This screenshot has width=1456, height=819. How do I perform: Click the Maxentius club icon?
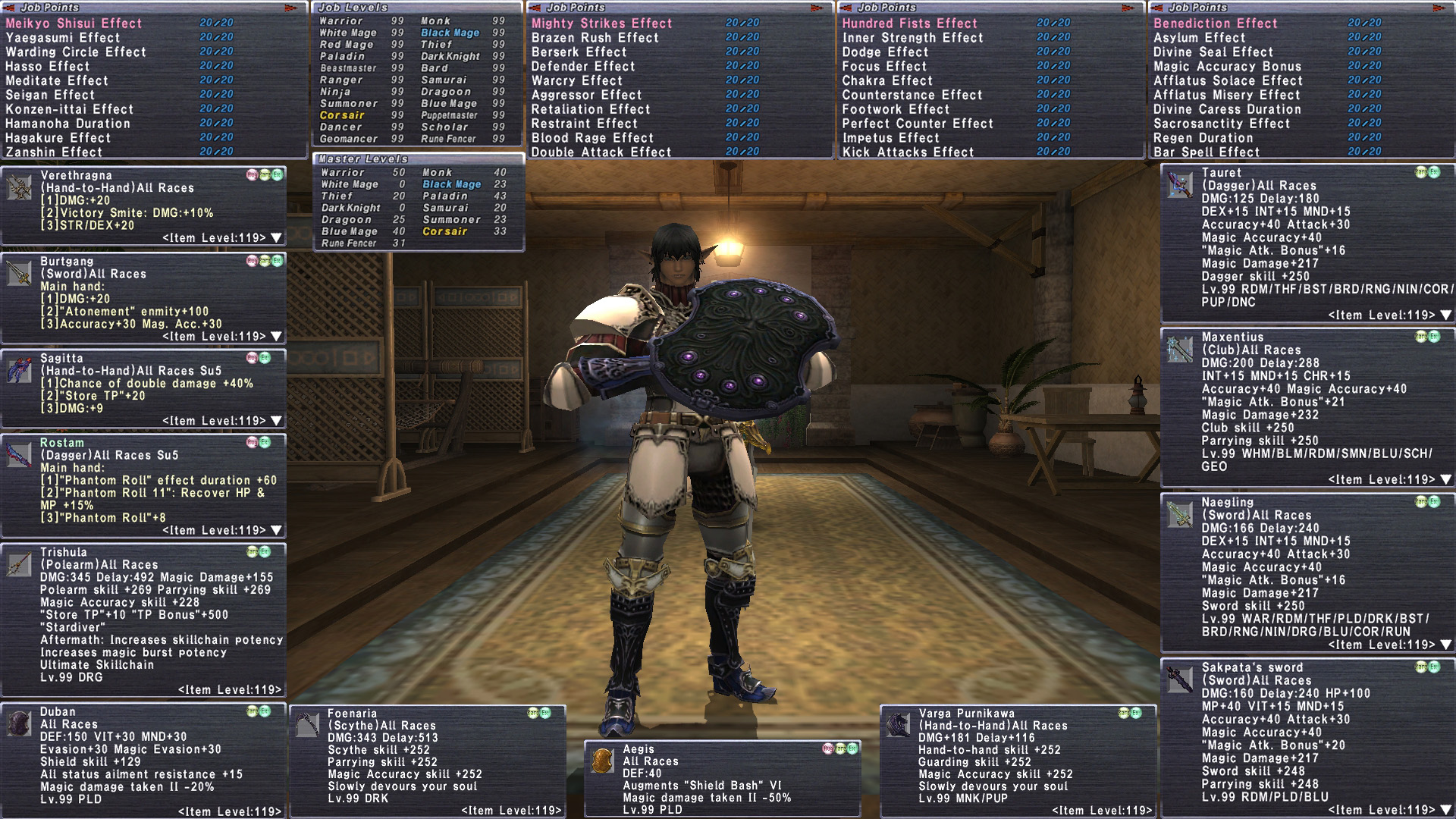[x=1180, y=349]
